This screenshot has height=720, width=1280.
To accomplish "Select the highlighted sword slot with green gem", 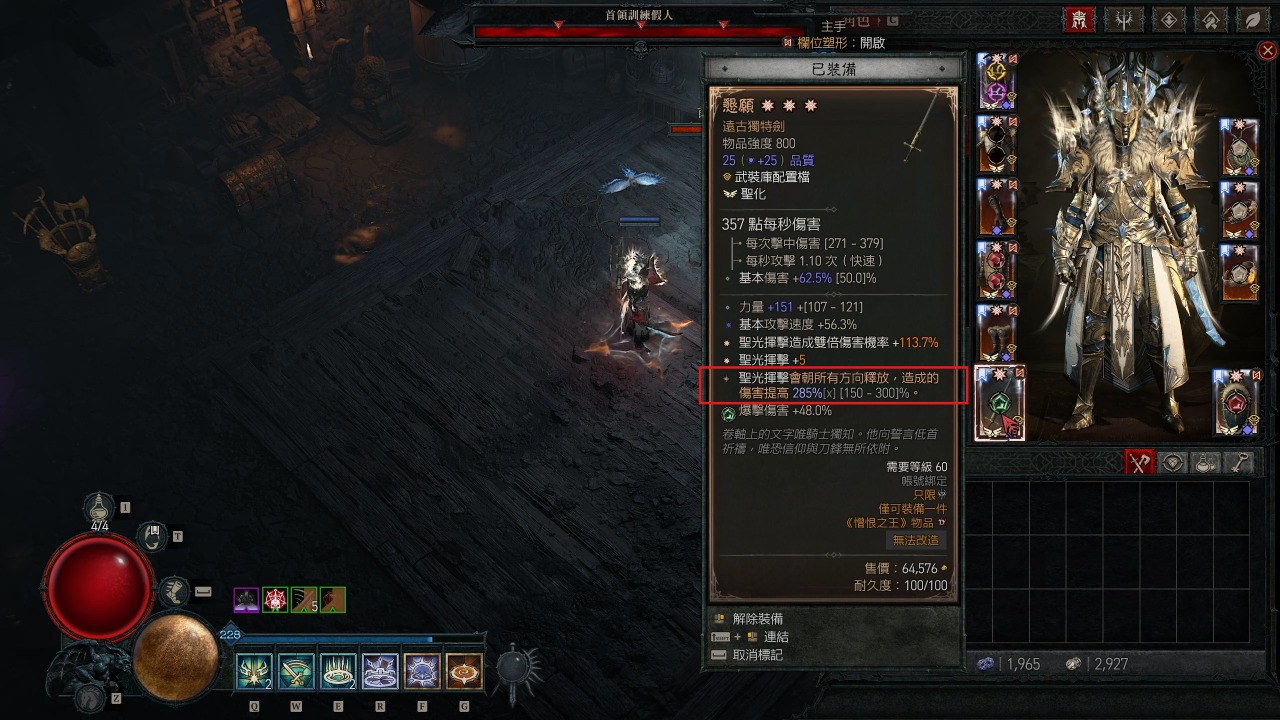I will 999,403.
